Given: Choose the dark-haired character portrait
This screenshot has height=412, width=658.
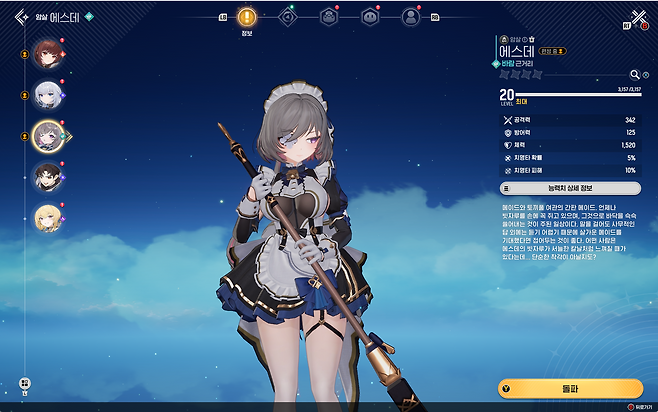Looking at the screenshot, I should click(x=47, y=177).
